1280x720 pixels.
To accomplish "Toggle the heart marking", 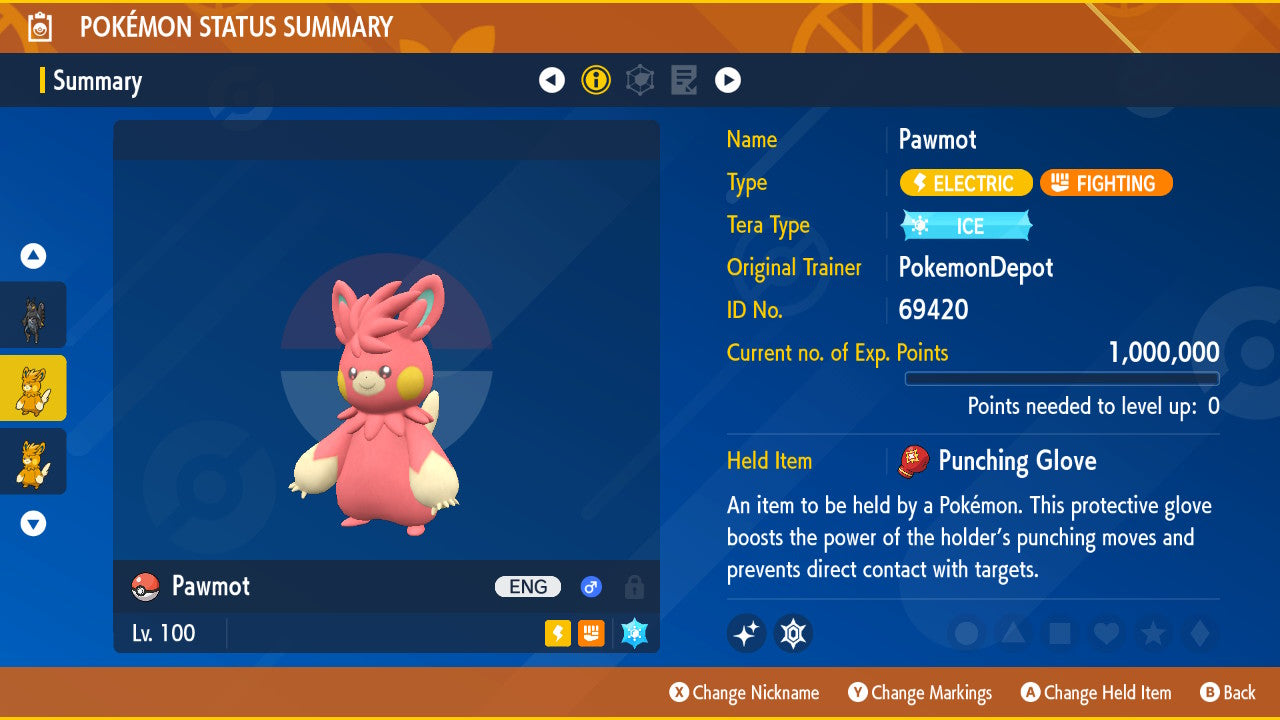I will coord(1106,634).
